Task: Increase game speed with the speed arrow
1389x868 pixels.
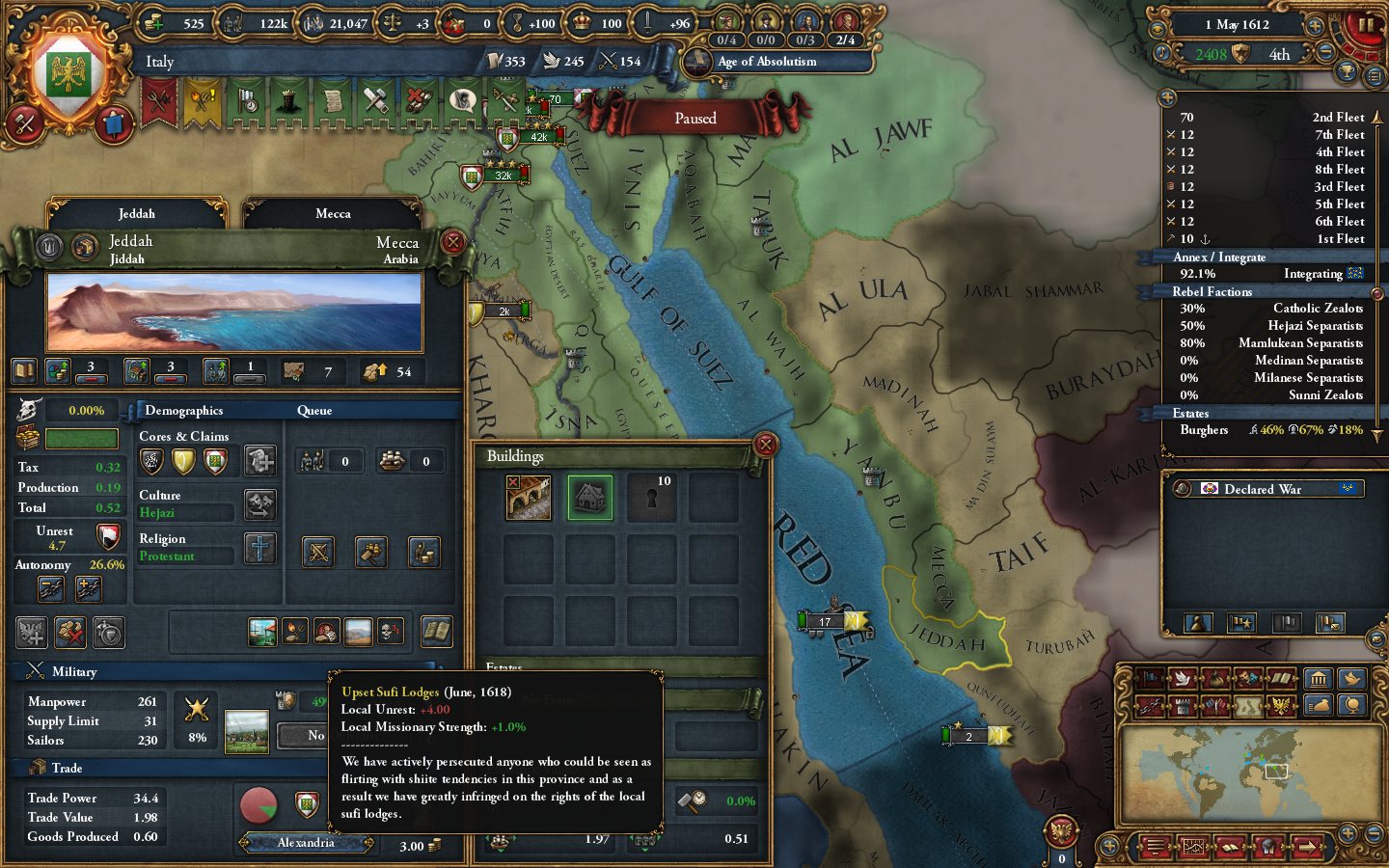Action: [1316, 25]
